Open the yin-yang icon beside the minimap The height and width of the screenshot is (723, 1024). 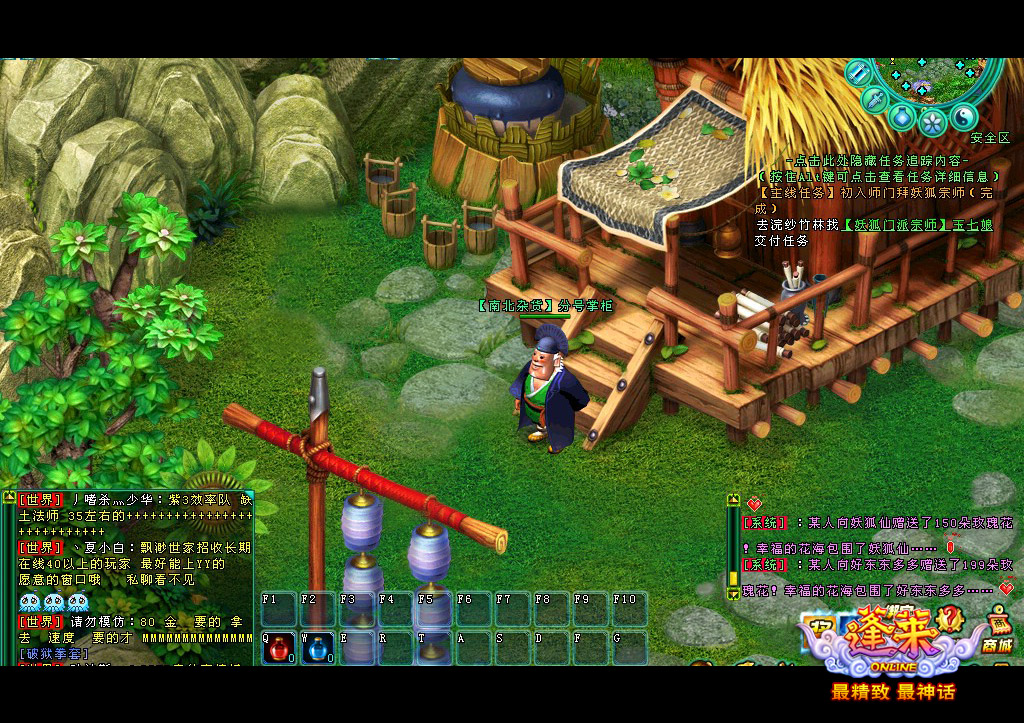pyautogui.click(x=963, y=116)
